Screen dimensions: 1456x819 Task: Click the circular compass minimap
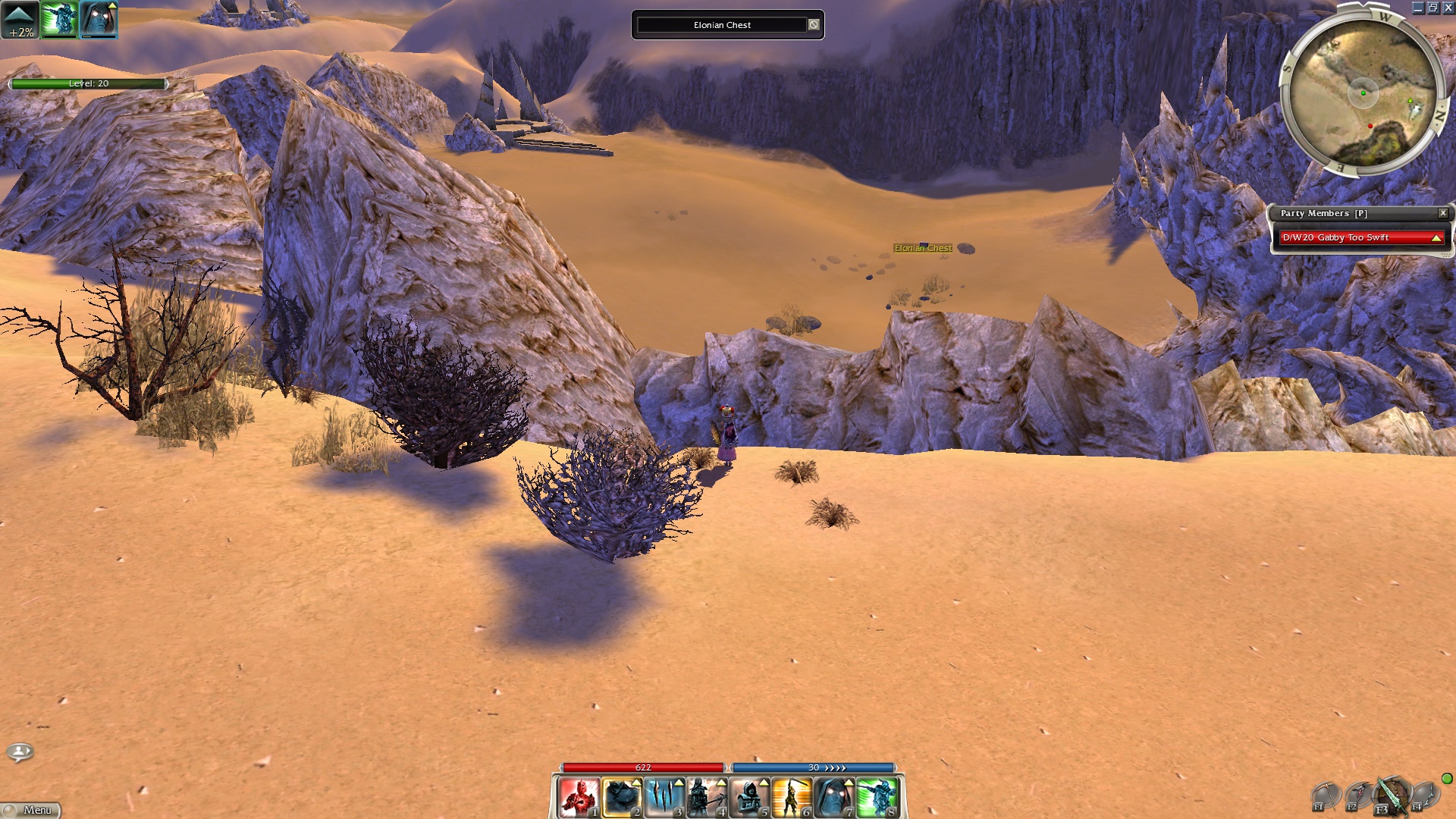(1363, 93)
